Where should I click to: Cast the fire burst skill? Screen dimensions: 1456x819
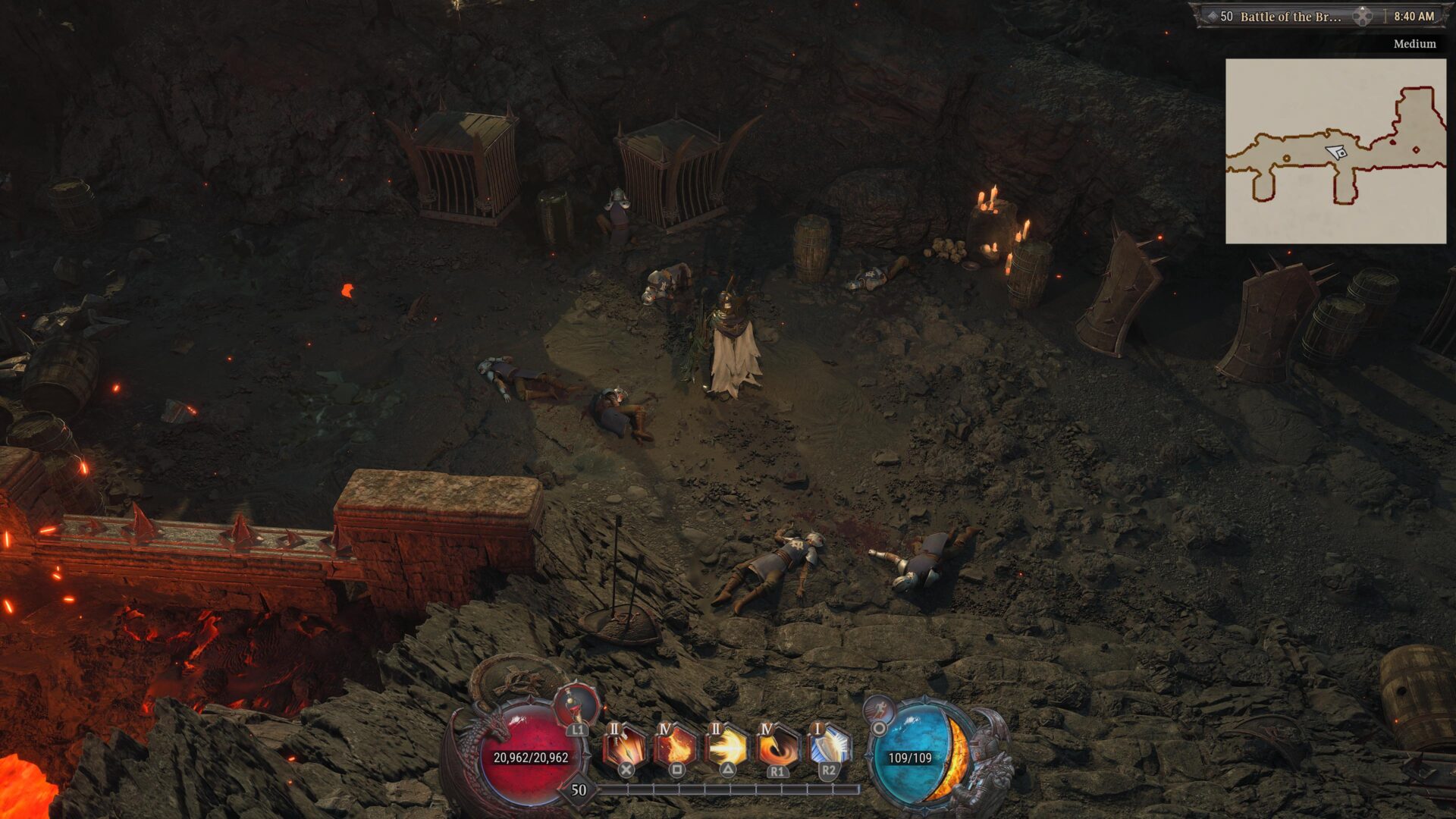click(676, 745)
